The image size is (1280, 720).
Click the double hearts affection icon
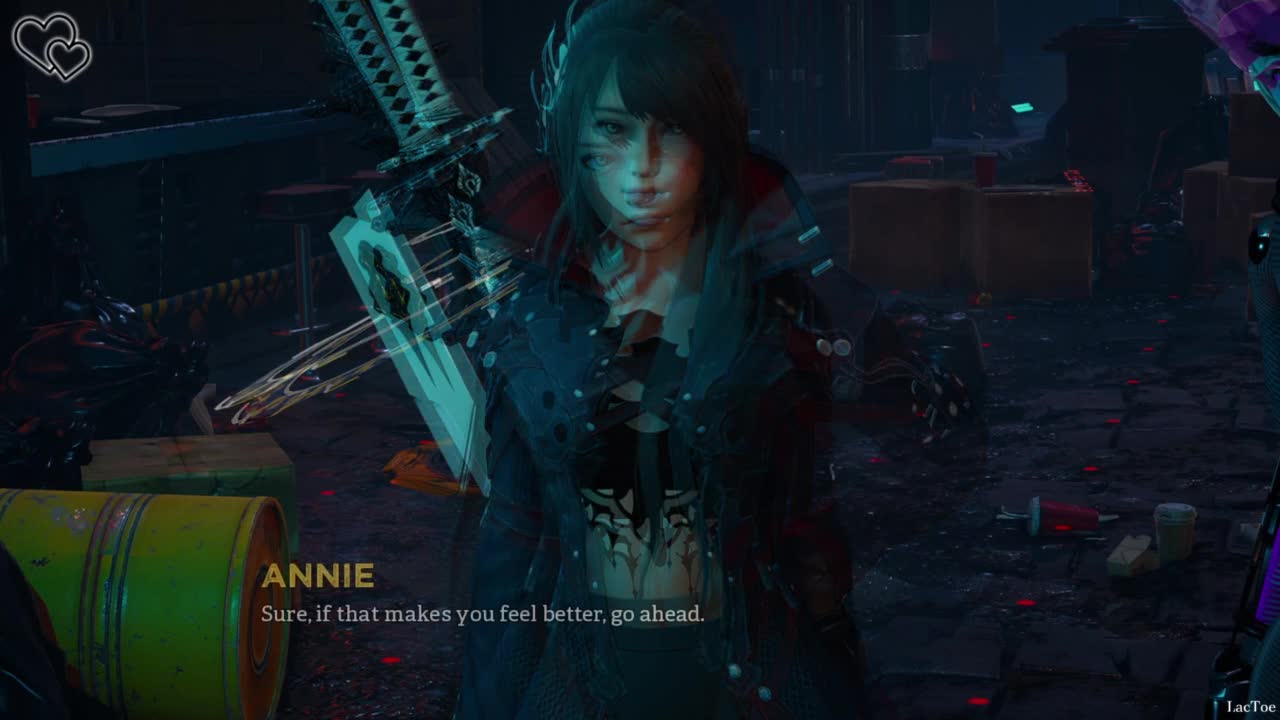click(x=51, y=46)
